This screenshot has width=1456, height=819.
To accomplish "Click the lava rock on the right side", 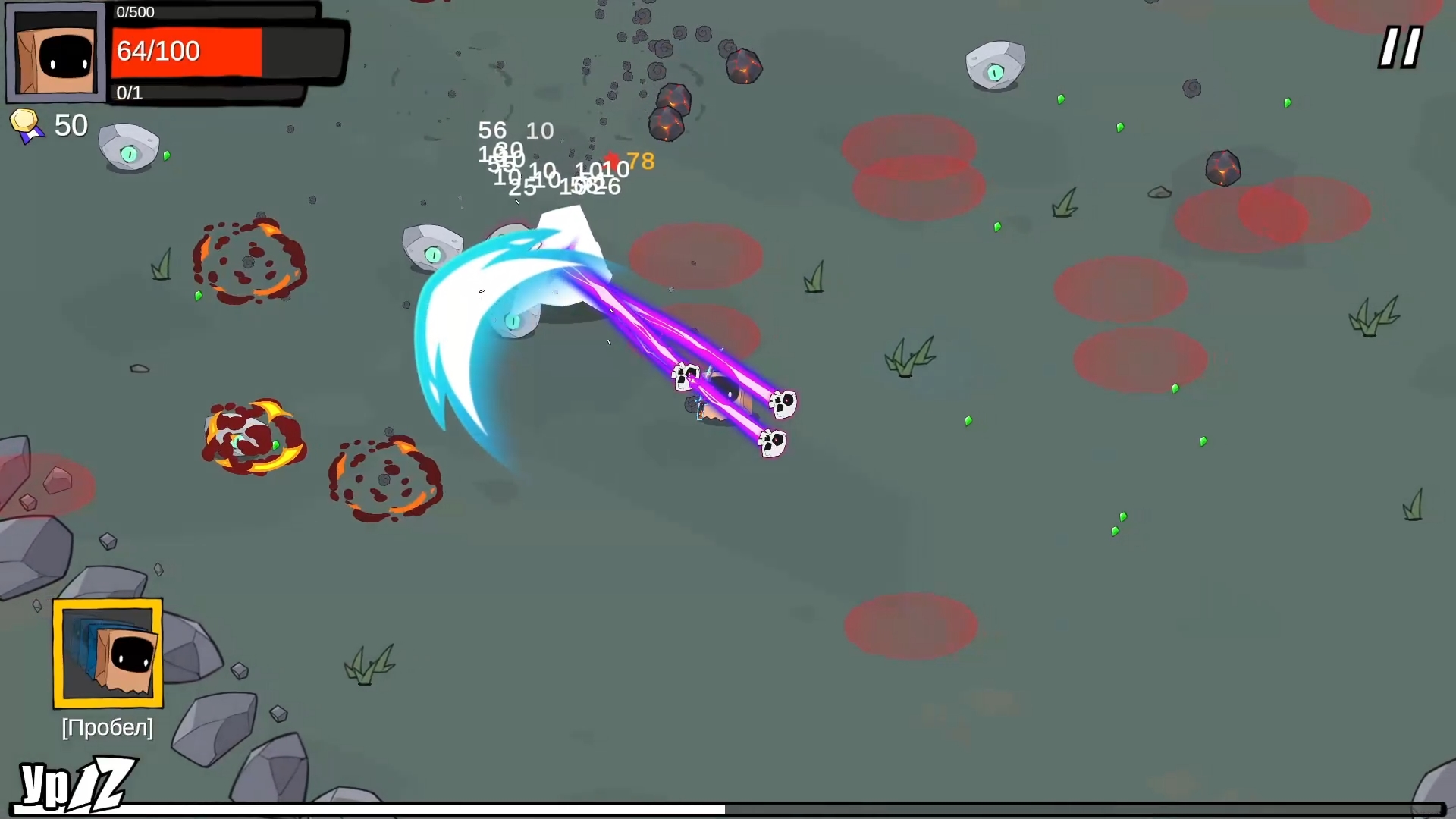I will (1223, 166).
